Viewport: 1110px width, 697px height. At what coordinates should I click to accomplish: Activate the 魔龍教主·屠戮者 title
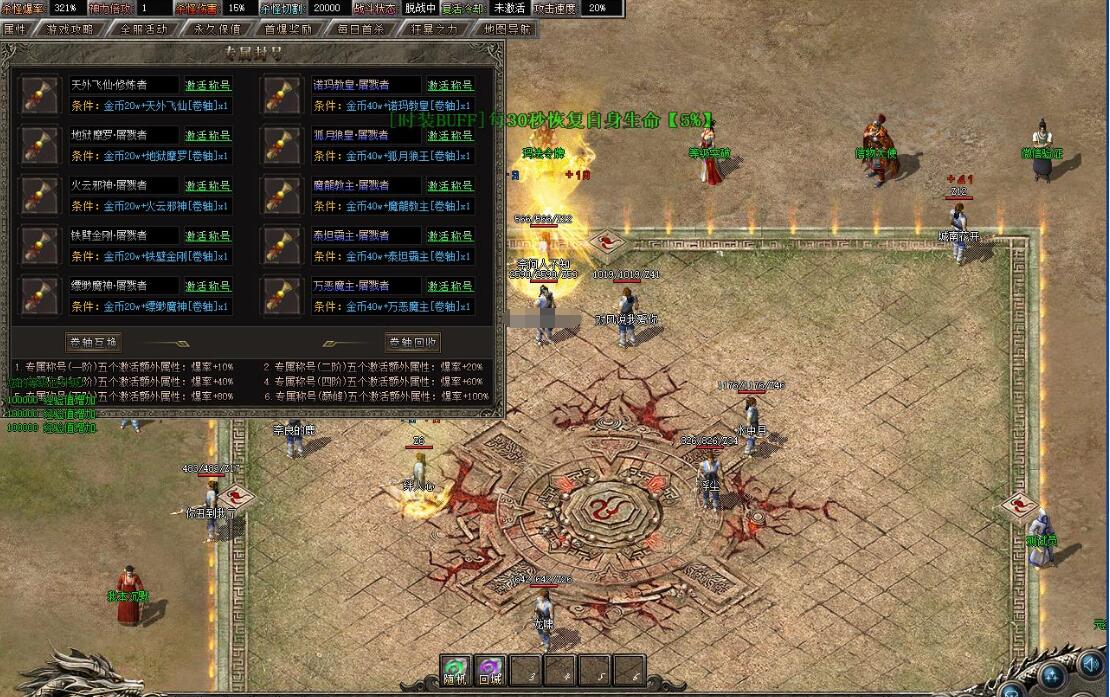point(450,185)
